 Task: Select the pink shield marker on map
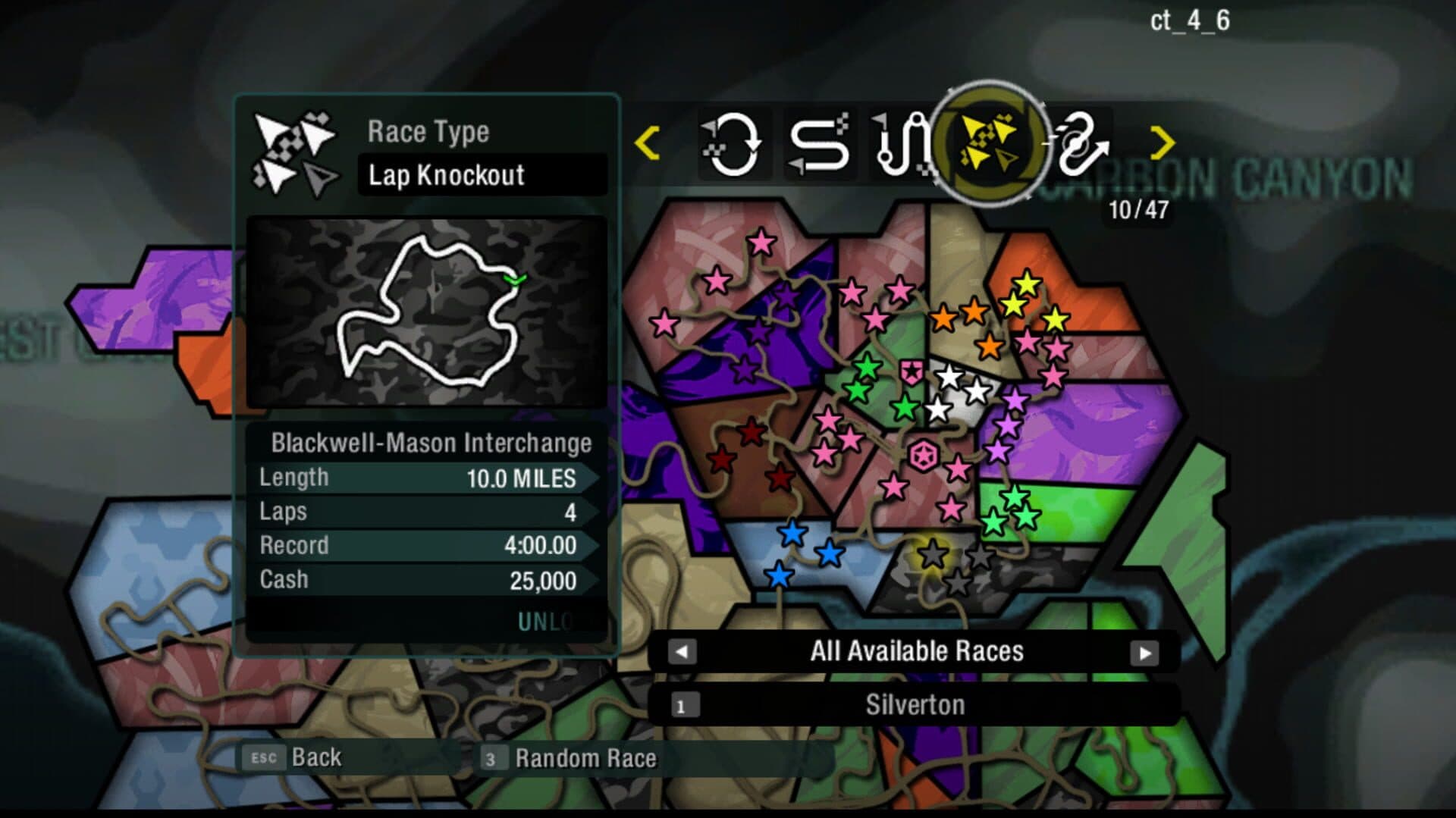(911, 371)
